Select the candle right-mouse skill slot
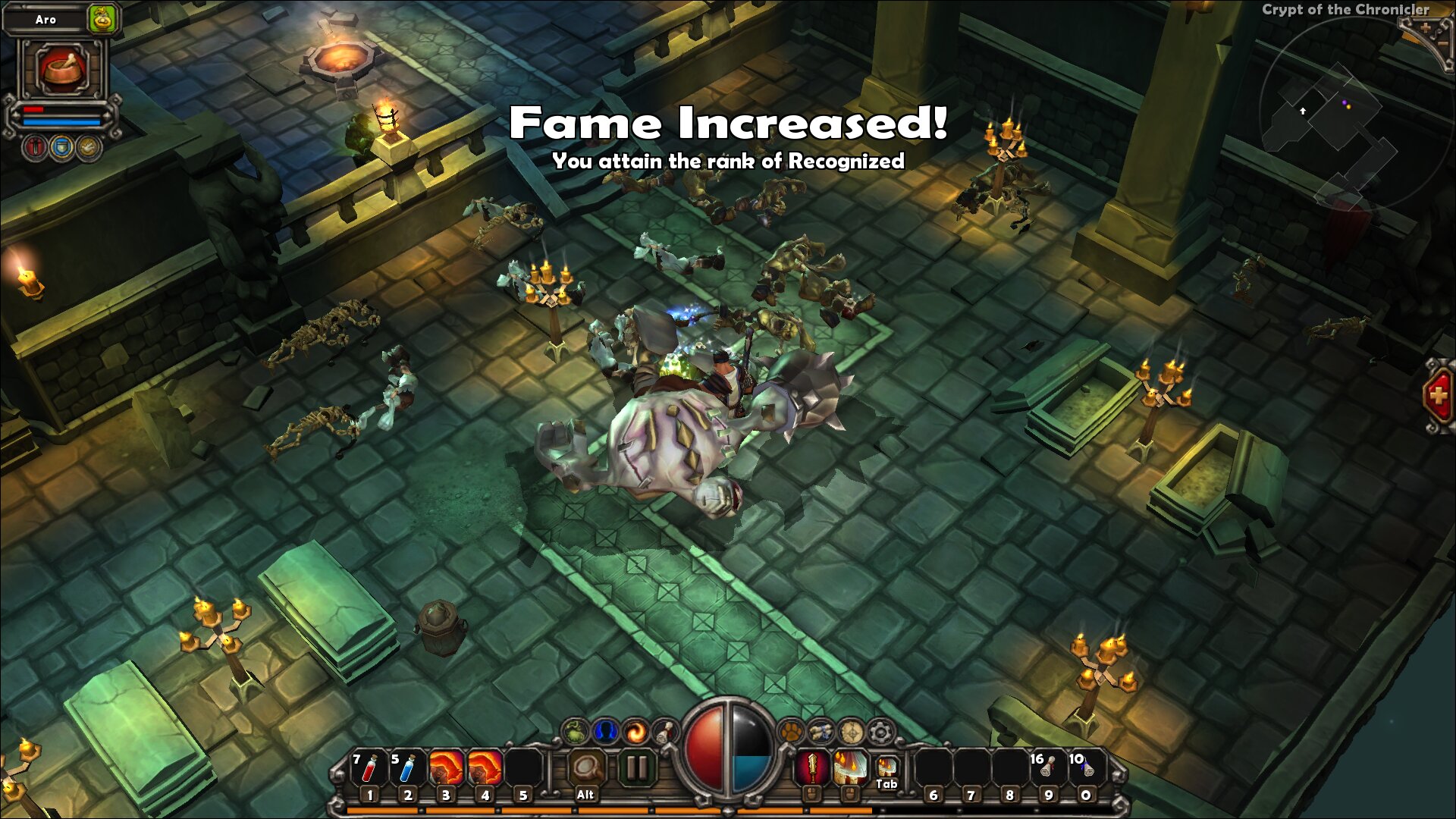1456x819 pixels. pos(850,769)
